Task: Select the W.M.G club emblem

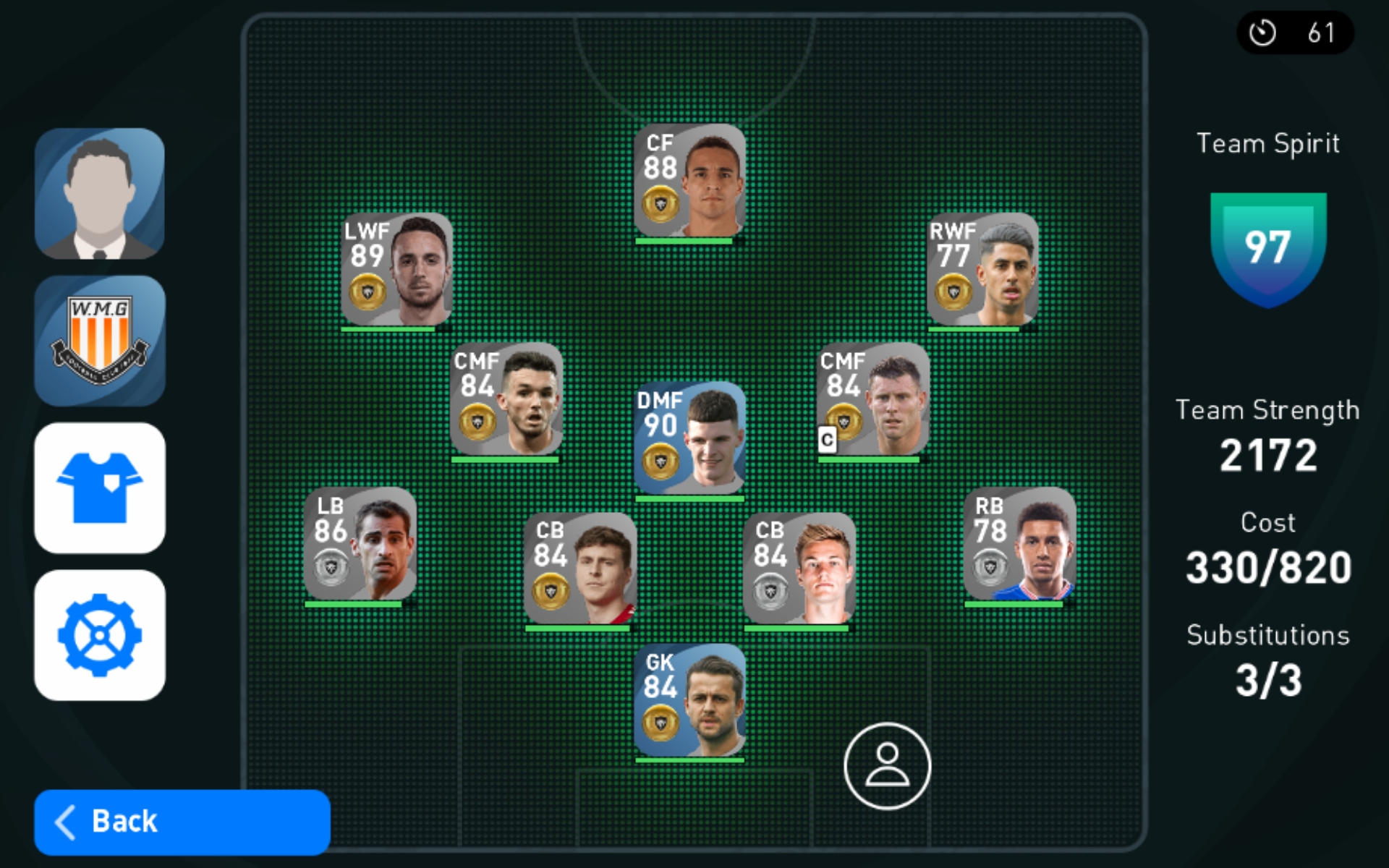Action: tap(100, 341)
